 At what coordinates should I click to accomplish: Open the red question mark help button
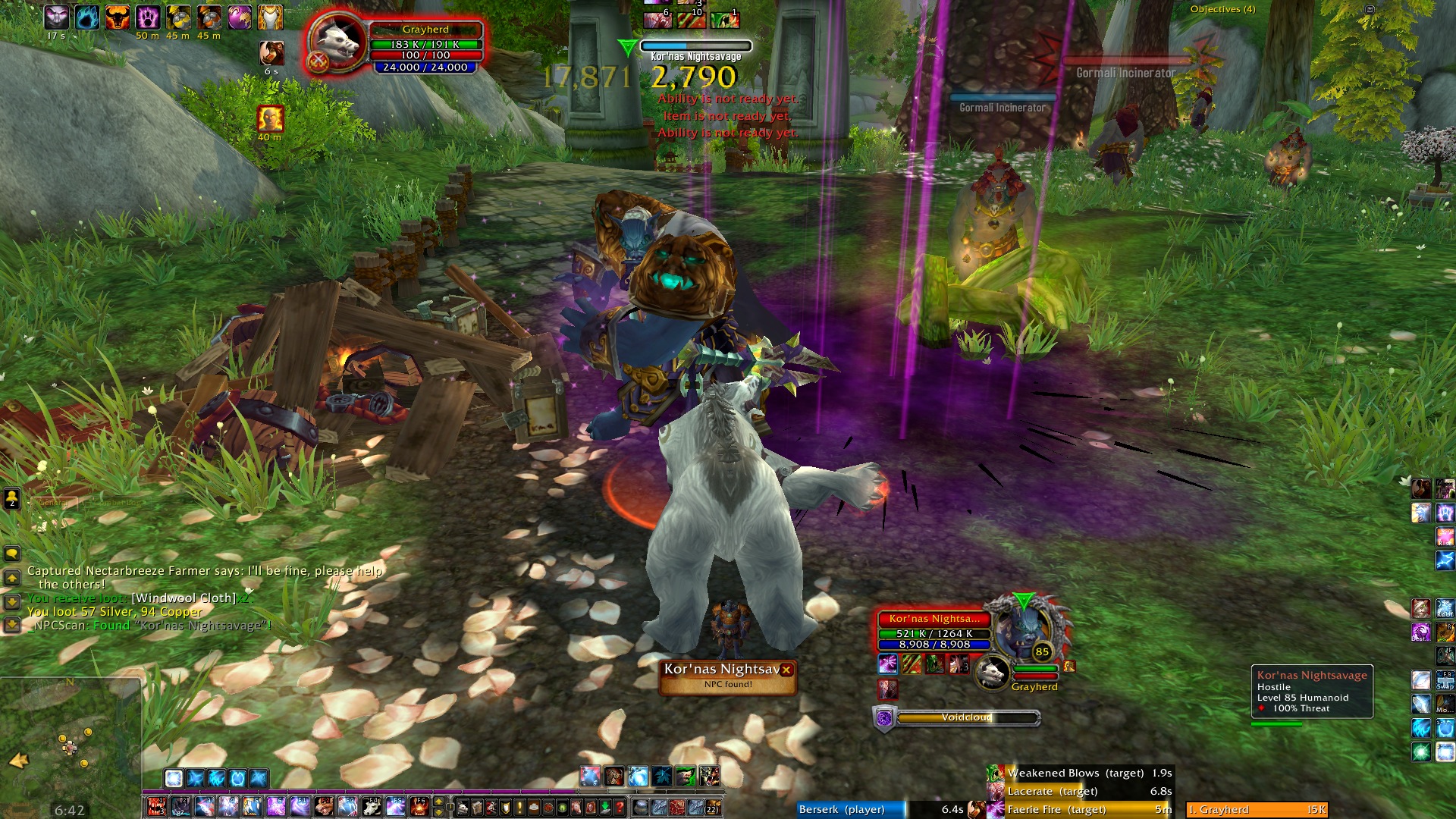pyautogui.click(x=620, y=807)
